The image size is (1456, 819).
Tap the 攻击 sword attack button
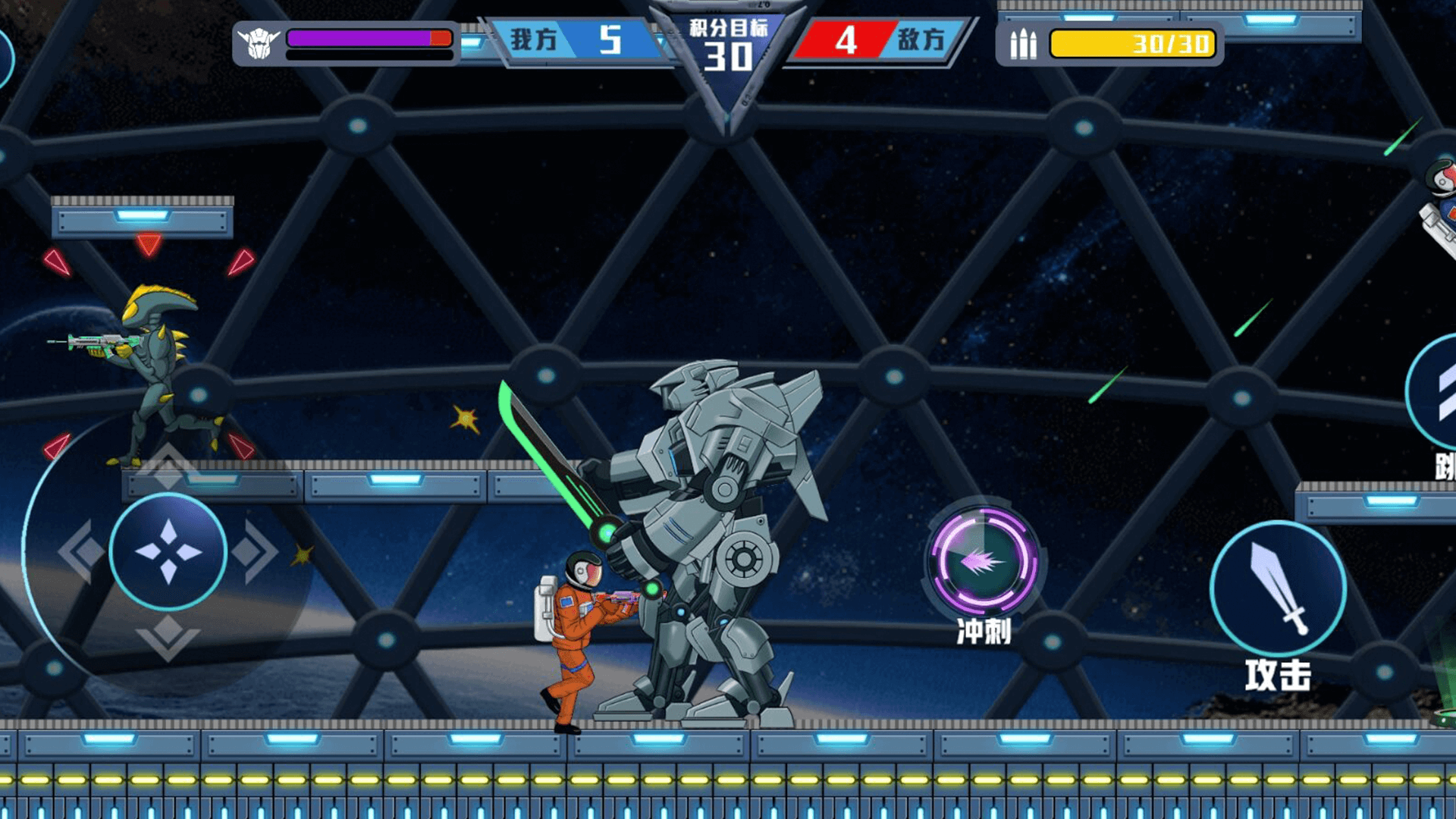pos(1278,588)
